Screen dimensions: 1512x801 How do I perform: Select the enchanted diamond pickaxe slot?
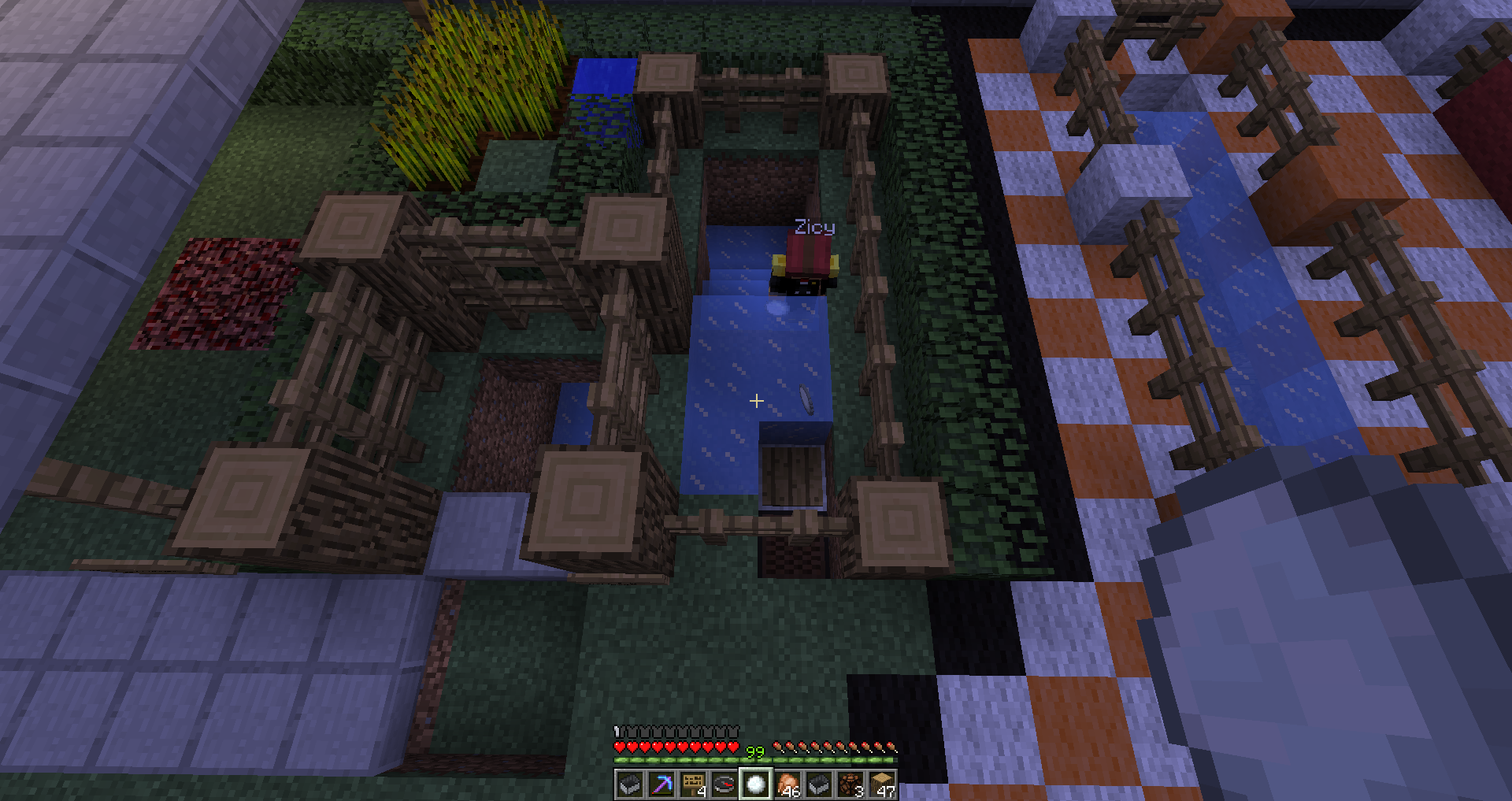(x=661, y=784)
